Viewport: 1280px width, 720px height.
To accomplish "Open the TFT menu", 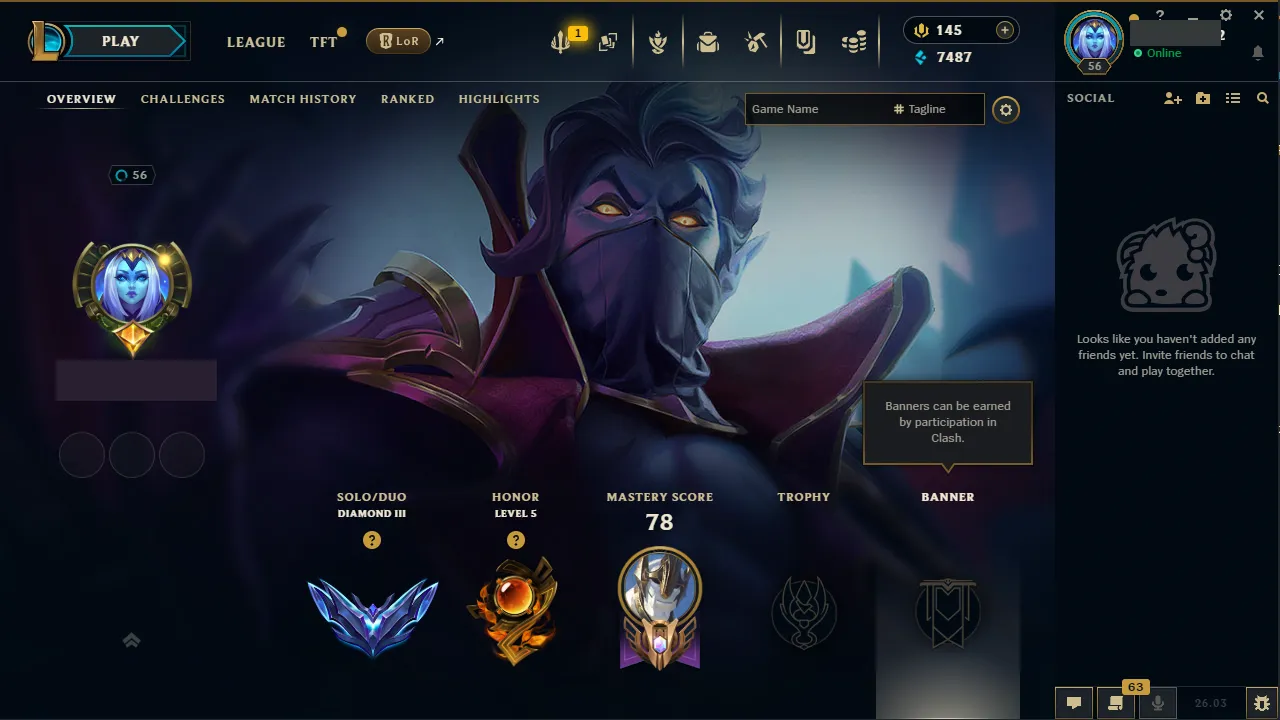I will click(x=322, y=42).
